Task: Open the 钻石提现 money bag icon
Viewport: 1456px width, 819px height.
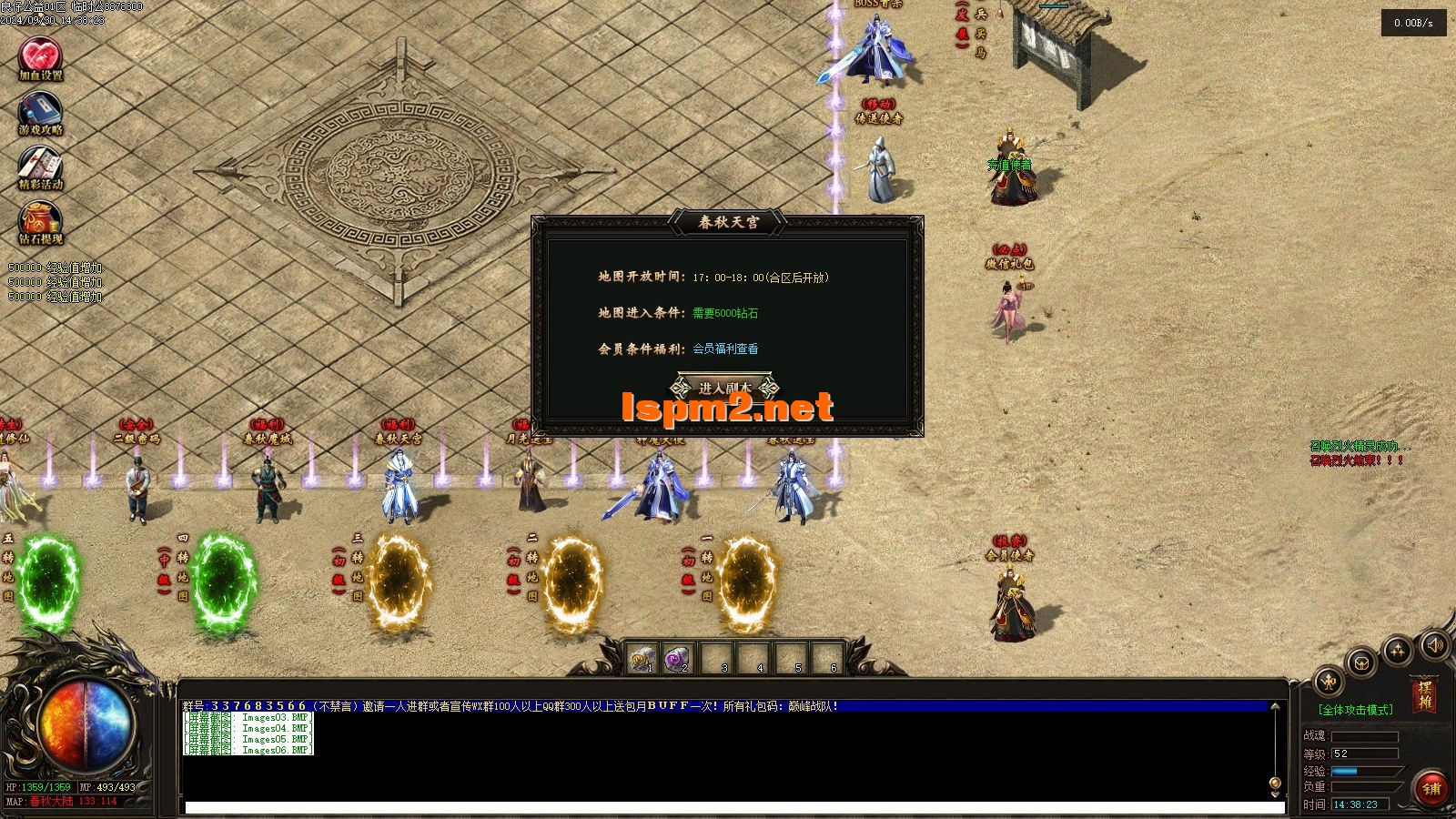Action: (40, 221)
